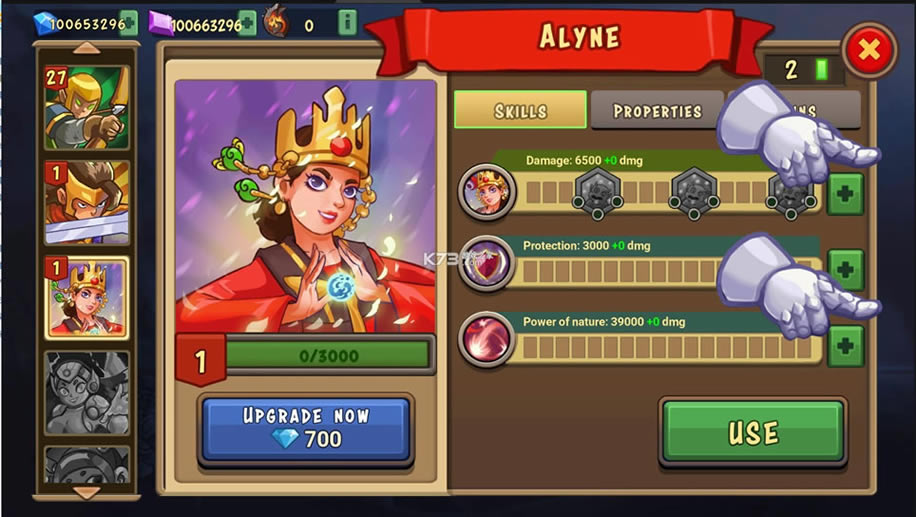Select the first greyed-out locked hero portrait
The width and height of the screenshot is (916, 517).
point(86,391)
